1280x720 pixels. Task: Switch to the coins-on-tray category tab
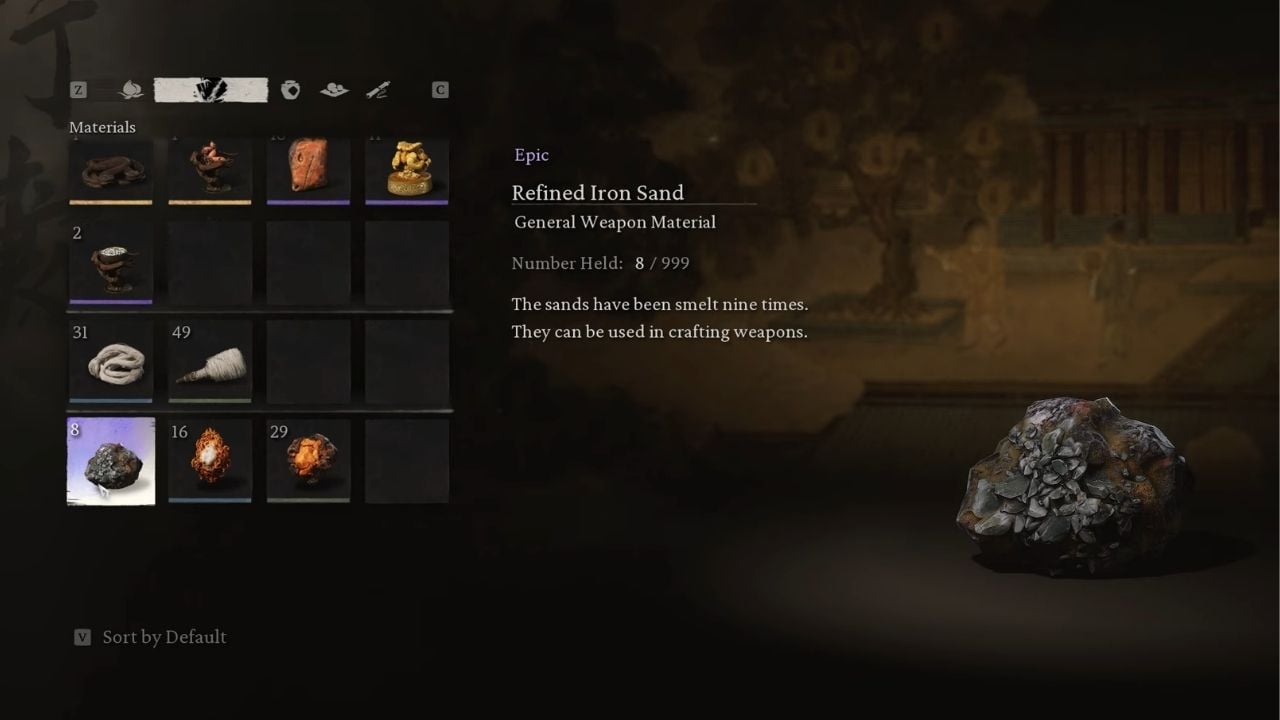[x=334, y=90]
